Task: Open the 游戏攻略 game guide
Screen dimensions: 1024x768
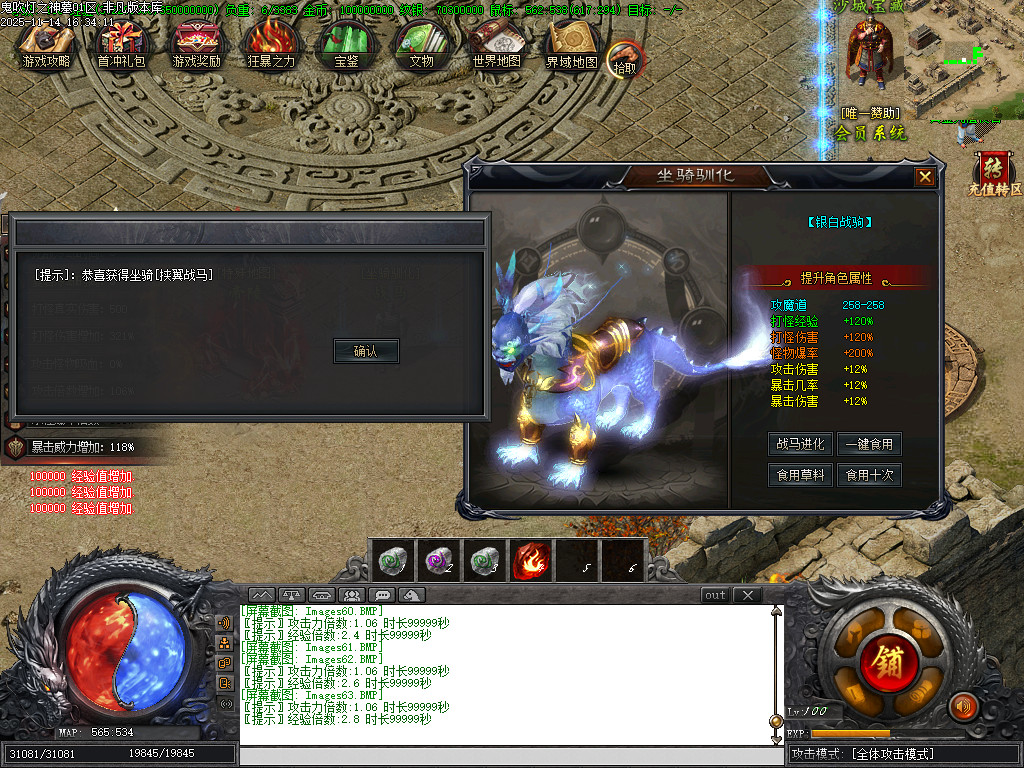Action: [x=47, y=46]
